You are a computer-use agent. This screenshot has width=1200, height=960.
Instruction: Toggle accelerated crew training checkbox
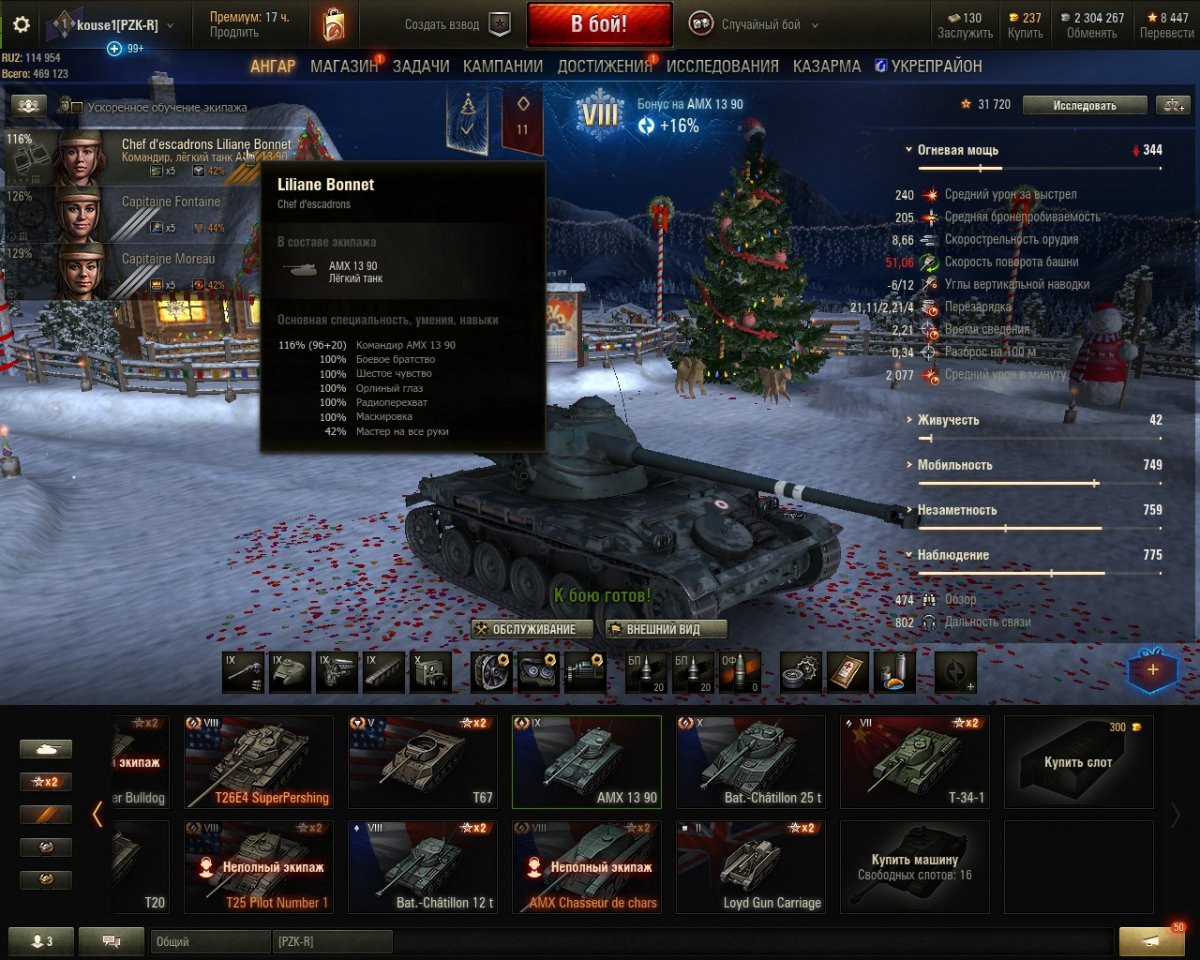coord(77,107)
